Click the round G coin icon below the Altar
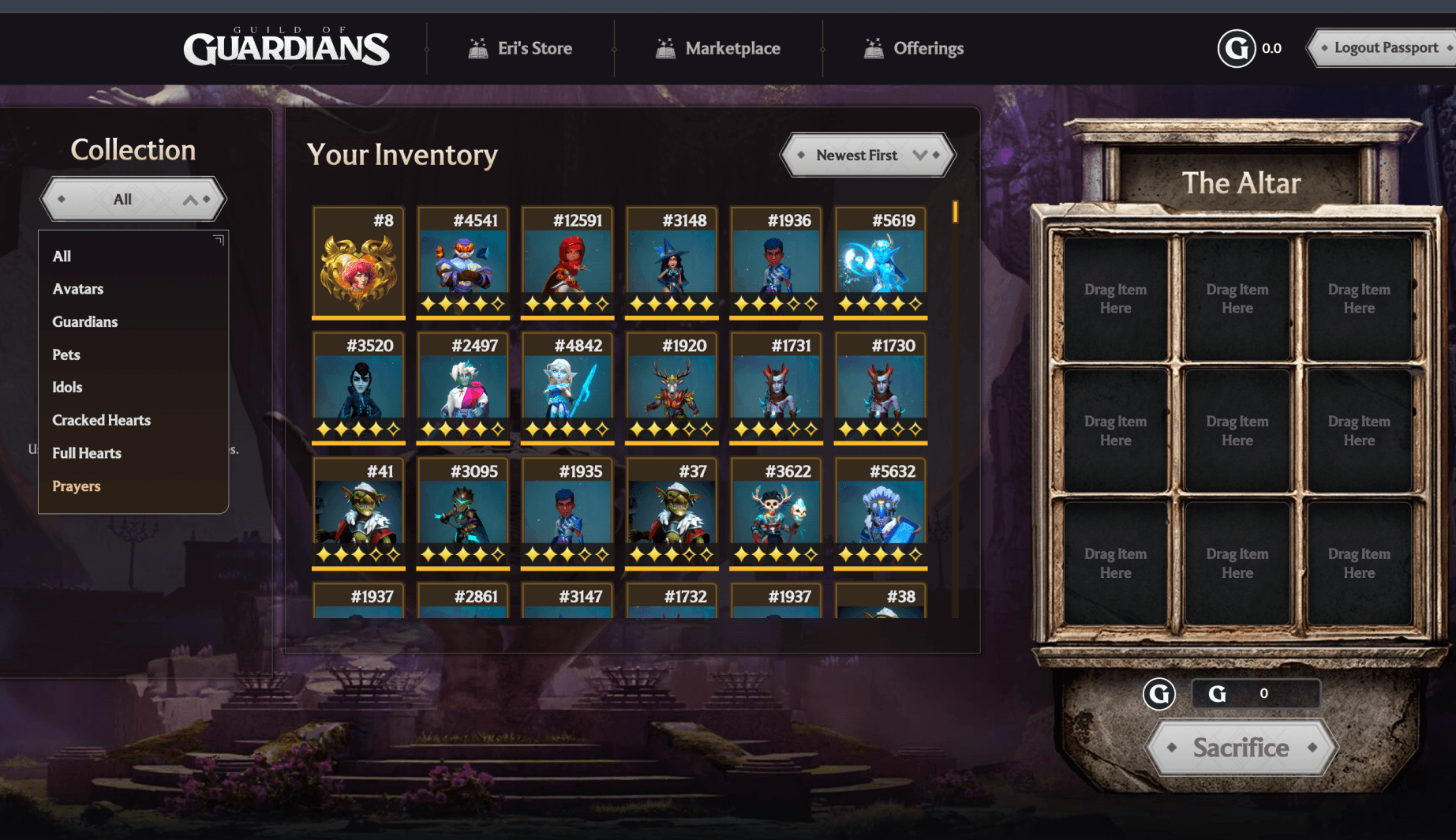 [x=1159, y=694]
